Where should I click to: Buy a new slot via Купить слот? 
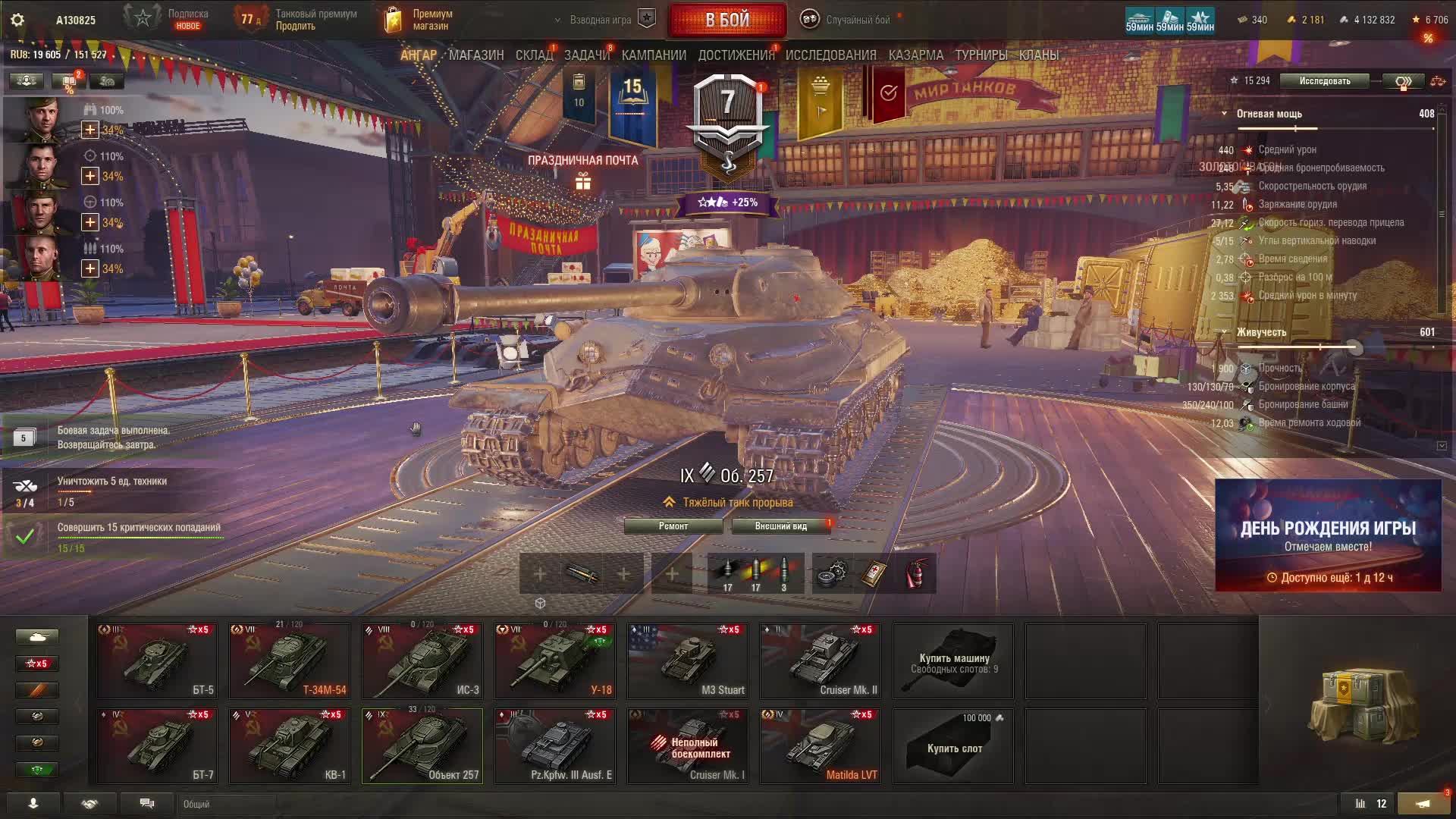coord(953,745)
